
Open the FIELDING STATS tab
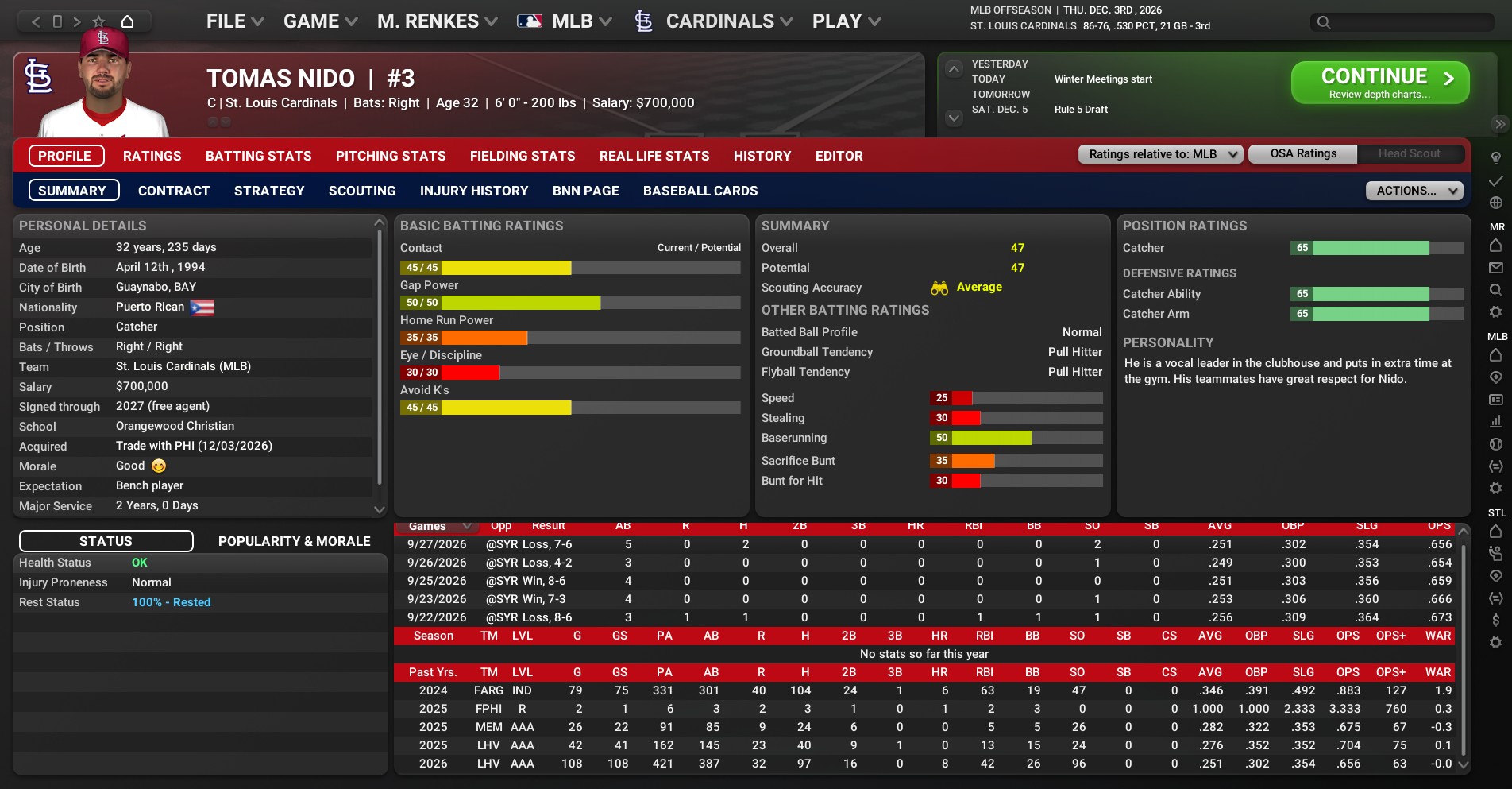coord(522,156)
